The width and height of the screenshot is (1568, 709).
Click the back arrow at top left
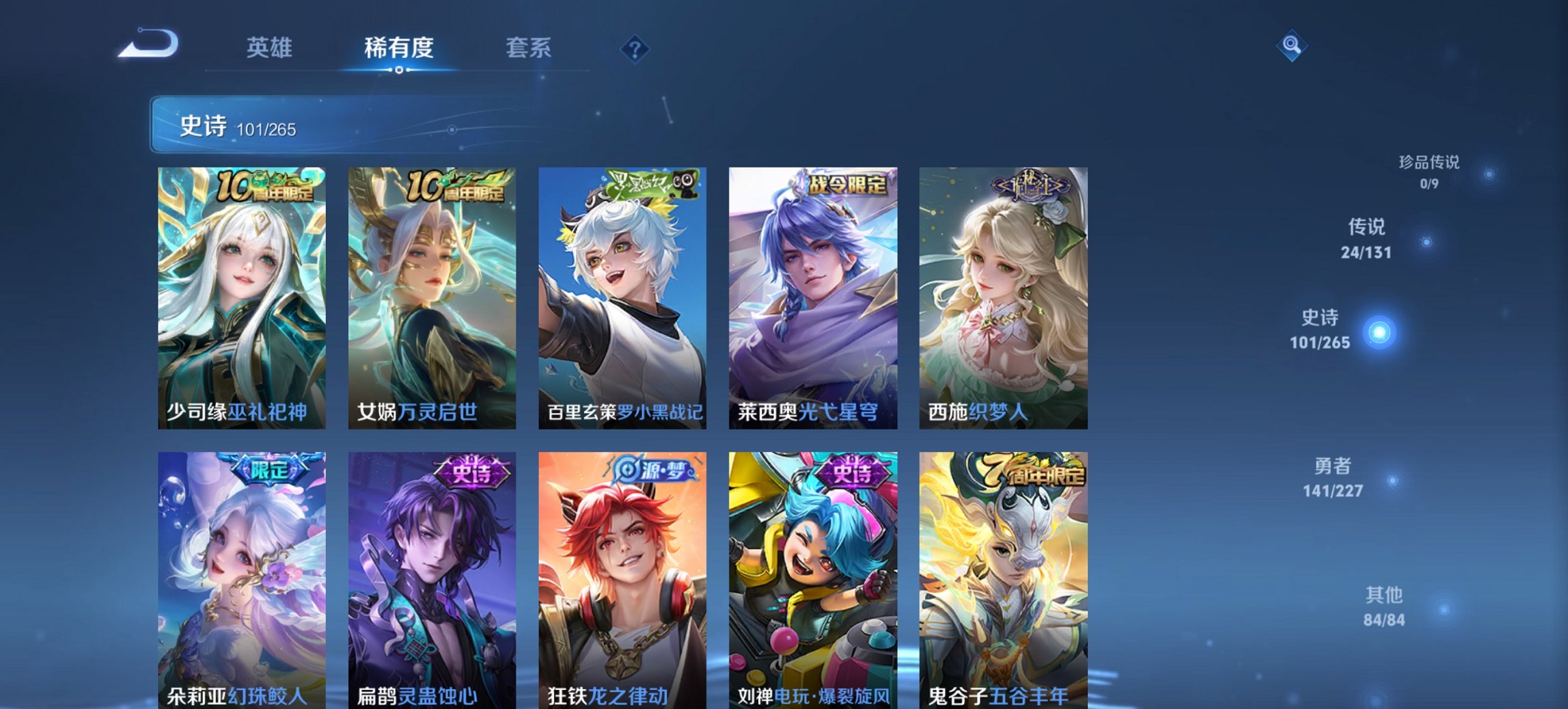(146, 42)
